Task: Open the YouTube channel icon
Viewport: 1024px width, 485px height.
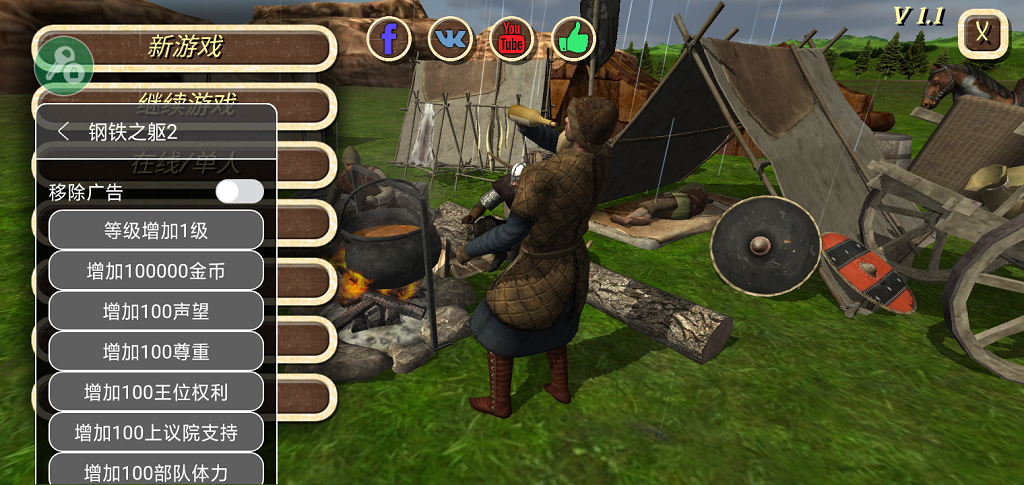Action: pyautogui.click(x=512, y=39)
